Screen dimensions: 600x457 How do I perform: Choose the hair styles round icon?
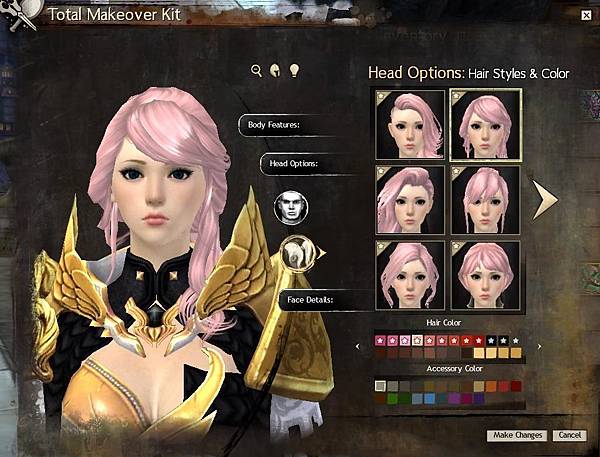pyautogui.click(x=296, y=254)
